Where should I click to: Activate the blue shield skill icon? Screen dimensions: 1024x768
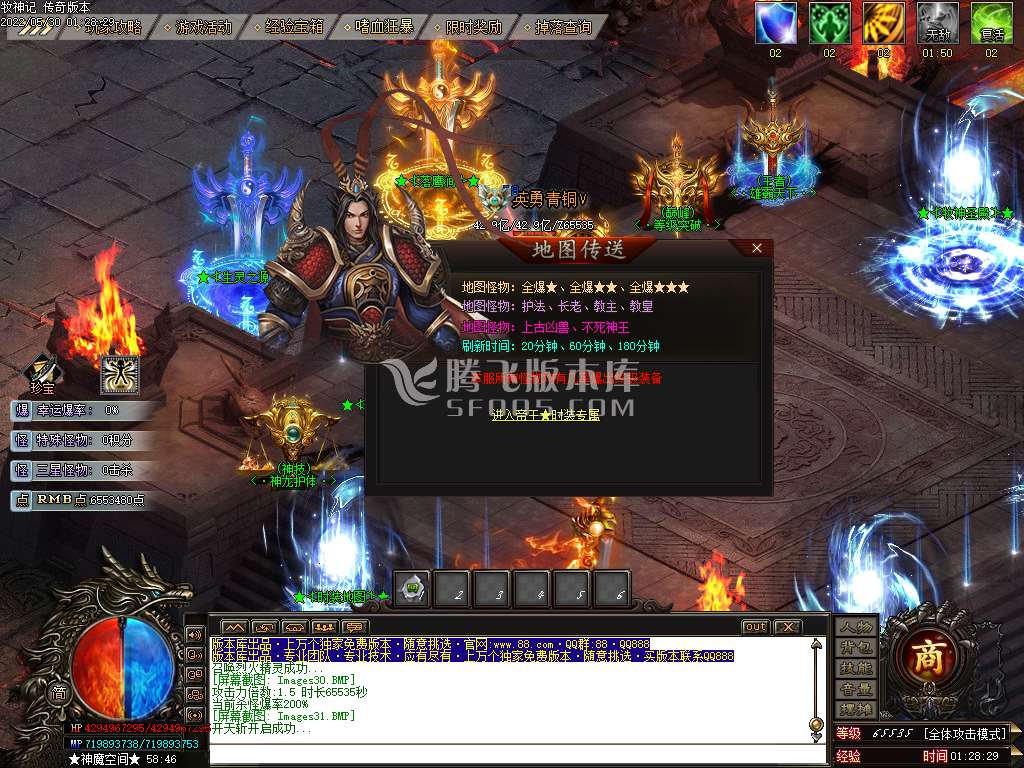click(x=775, y=23)
